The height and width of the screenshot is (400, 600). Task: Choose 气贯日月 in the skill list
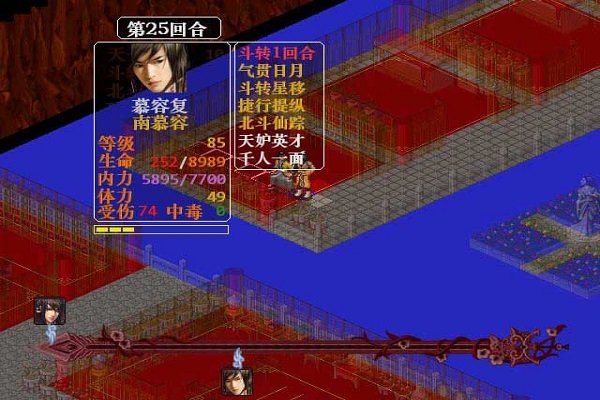pos(270,71)
